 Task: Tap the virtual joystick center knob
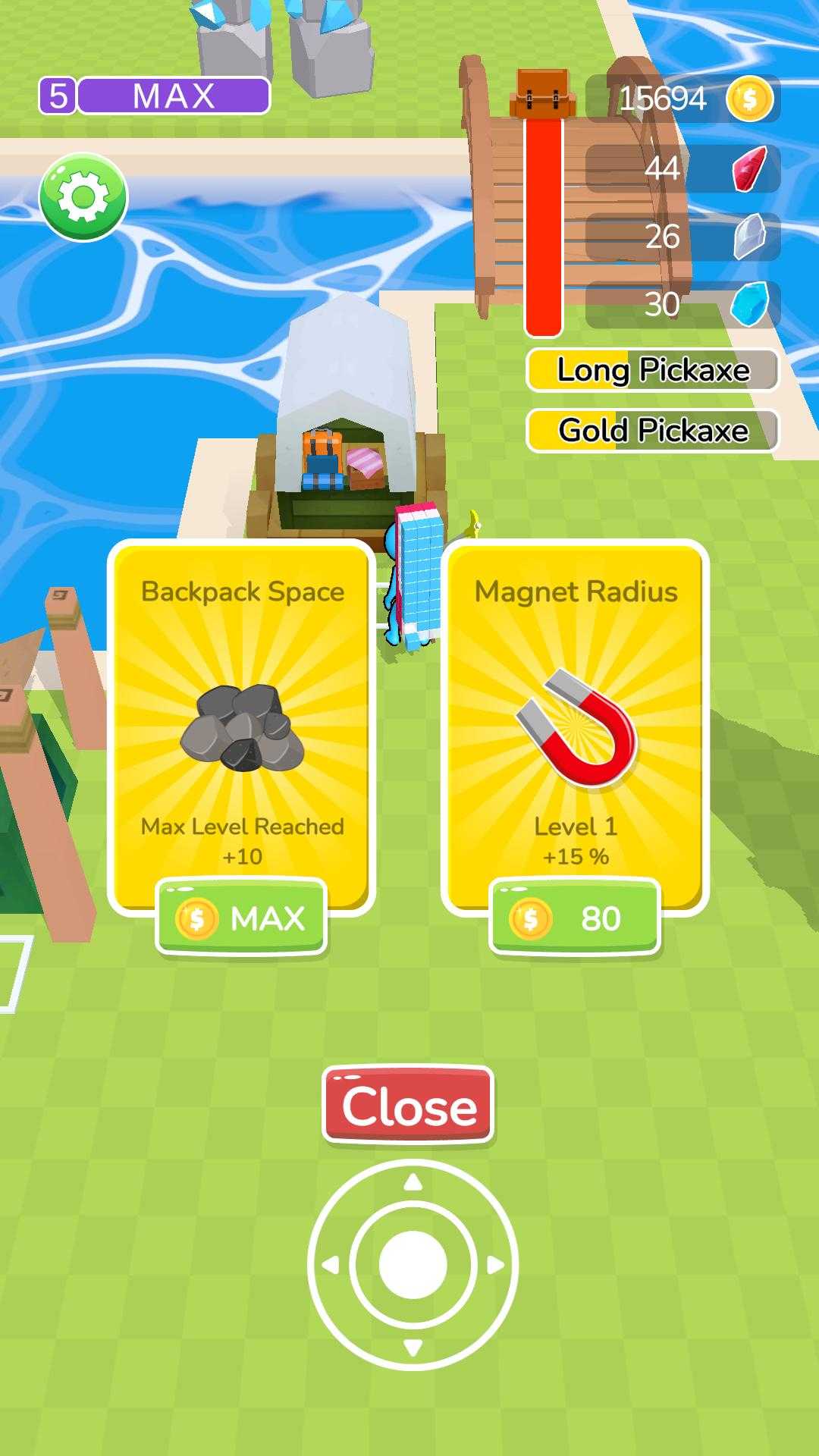[x=413, y=1265]
